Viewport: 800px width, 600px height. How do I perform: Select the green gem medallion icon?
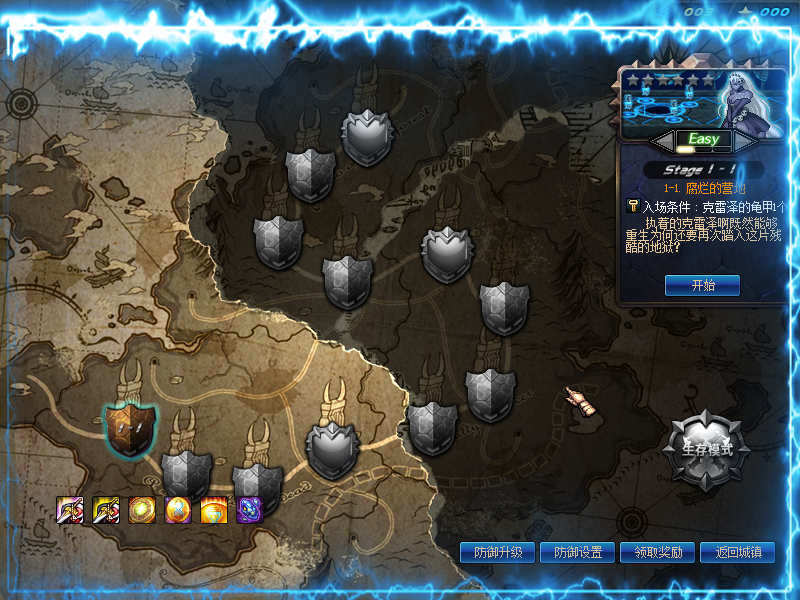[x=141, y=510]
